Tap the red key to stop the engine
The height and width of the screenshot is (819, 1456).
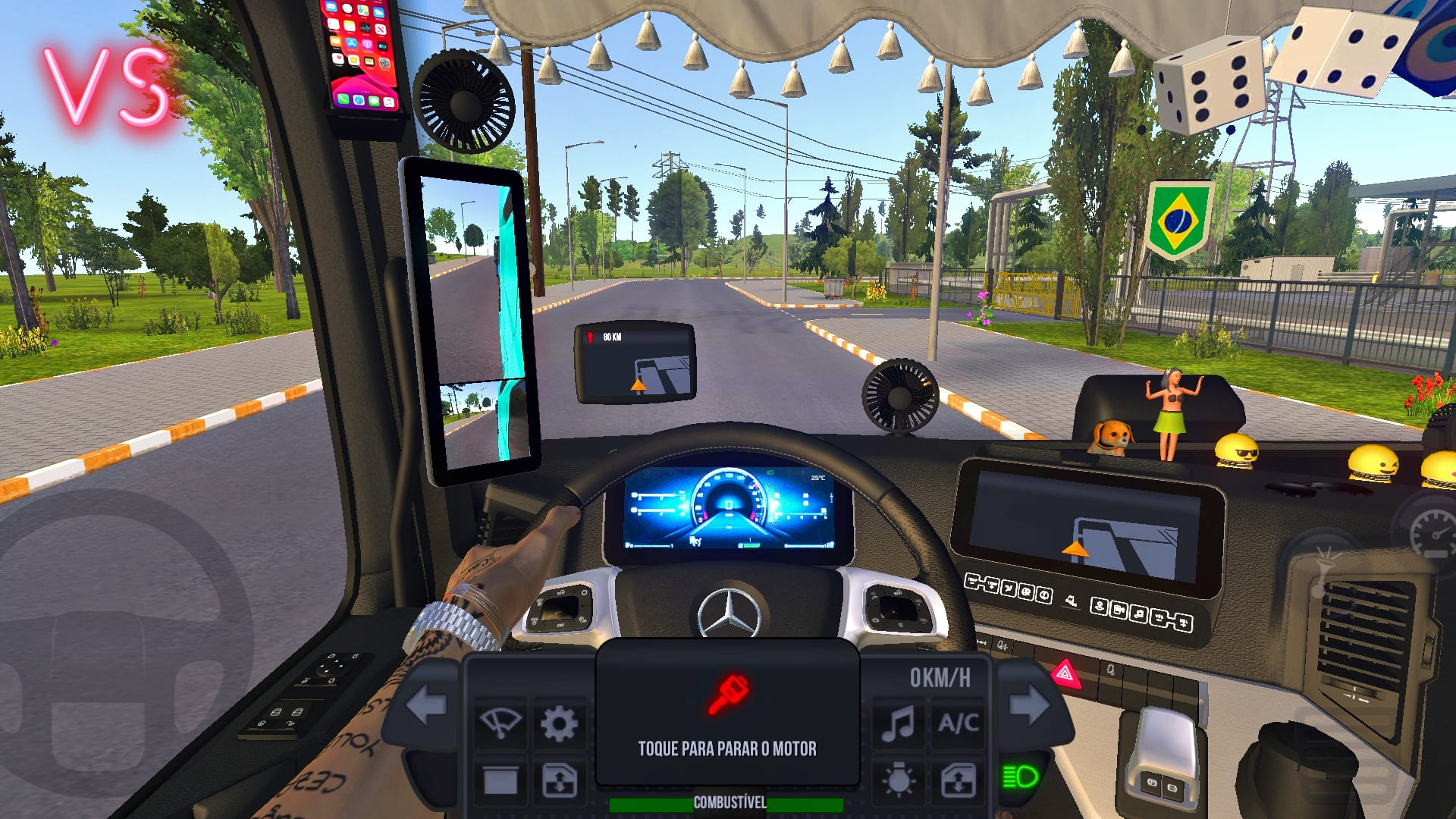tap(727, 695)
